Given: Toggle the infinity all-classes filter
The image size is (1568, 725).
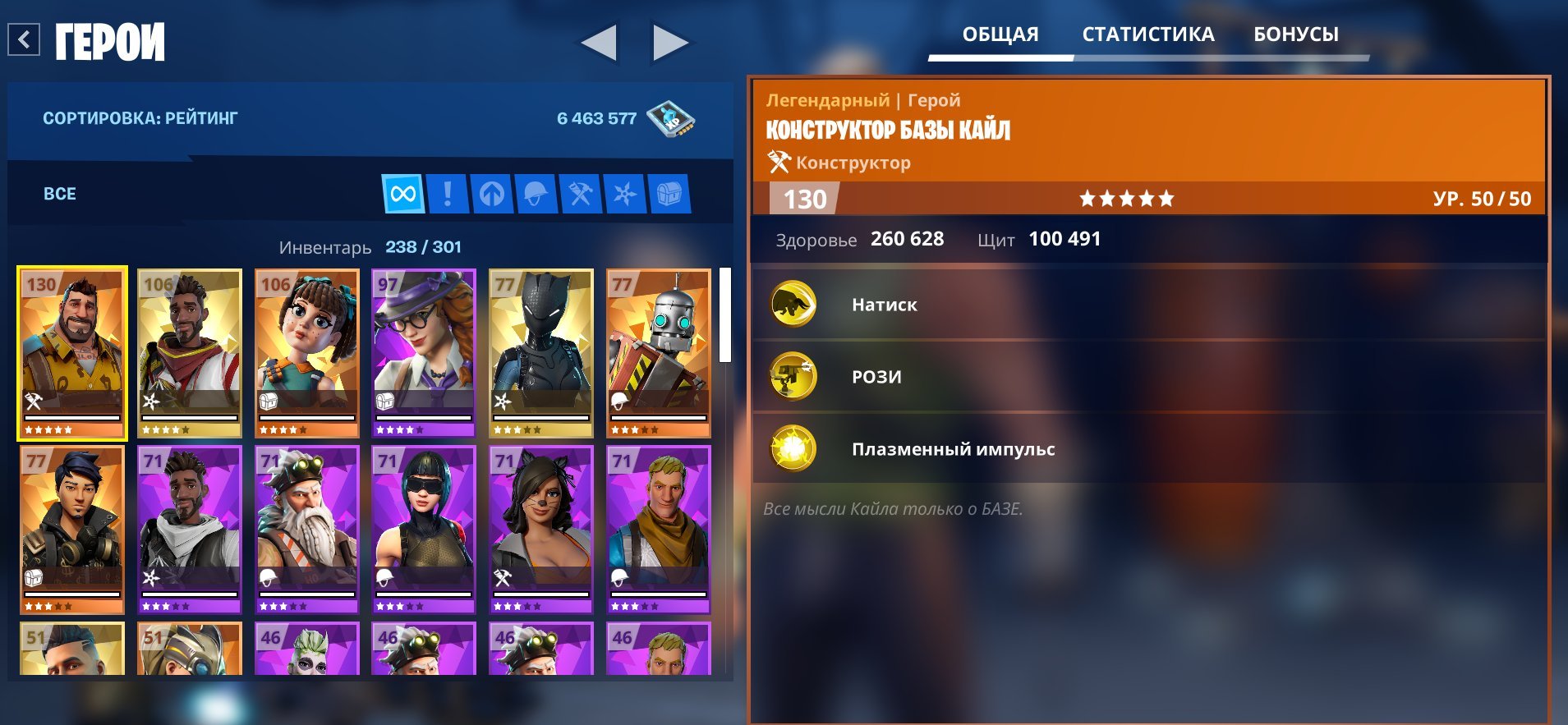Looking at the screenshot, I should click(x=402, y=195).
